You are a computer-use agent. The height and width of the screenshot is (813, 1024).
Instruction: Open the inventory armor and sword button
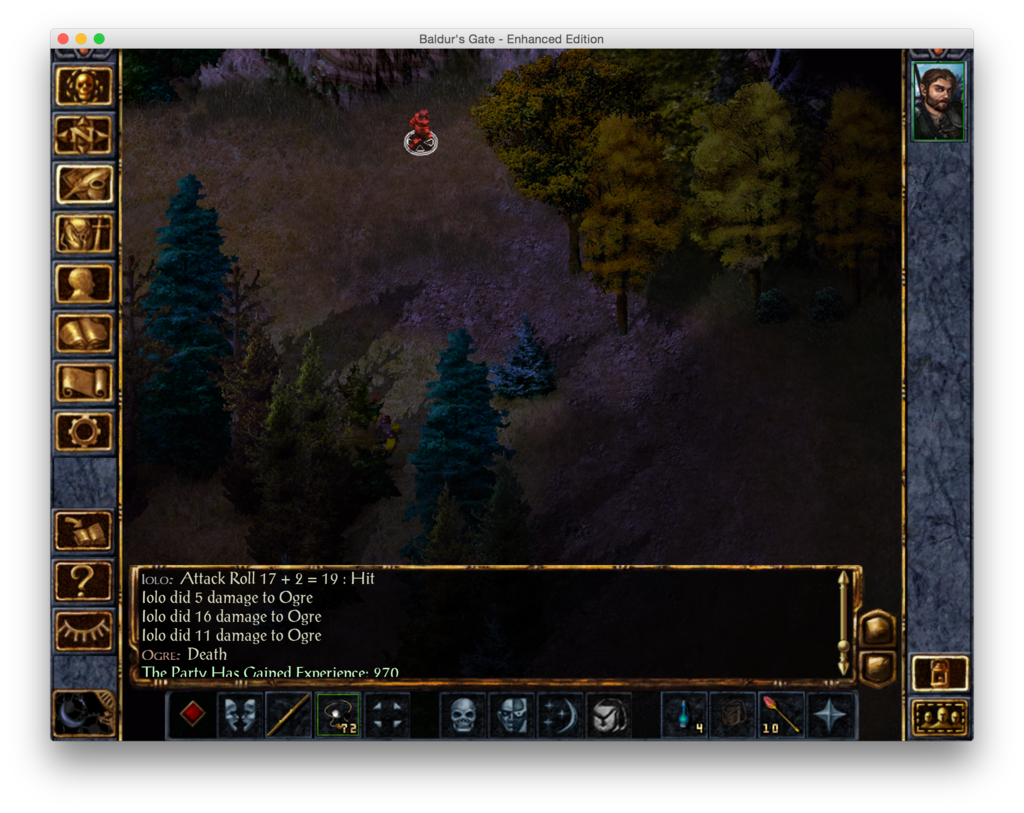point(83,234)
